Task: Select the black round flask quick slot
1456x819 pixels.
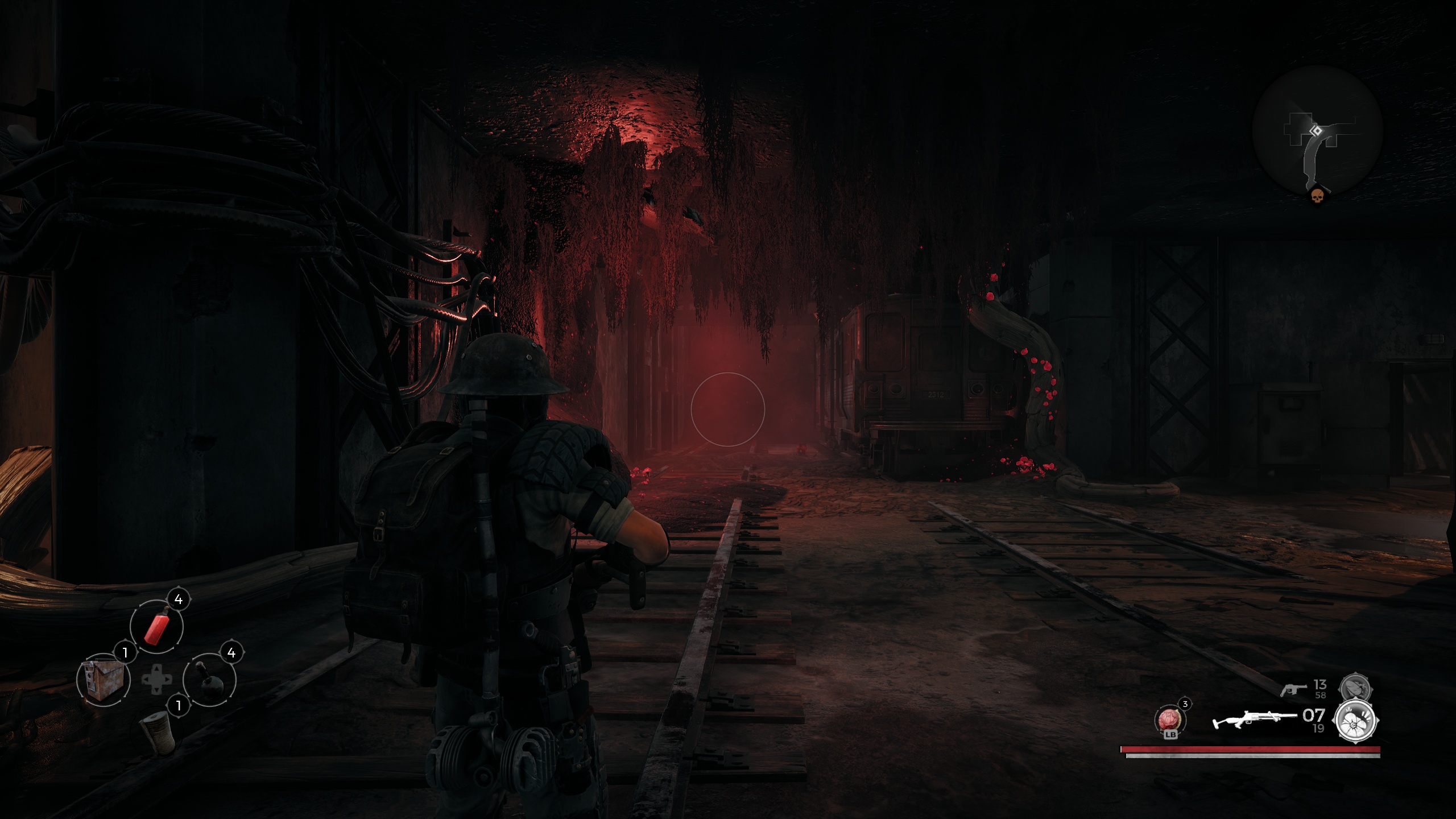Action: pos(209,680)
